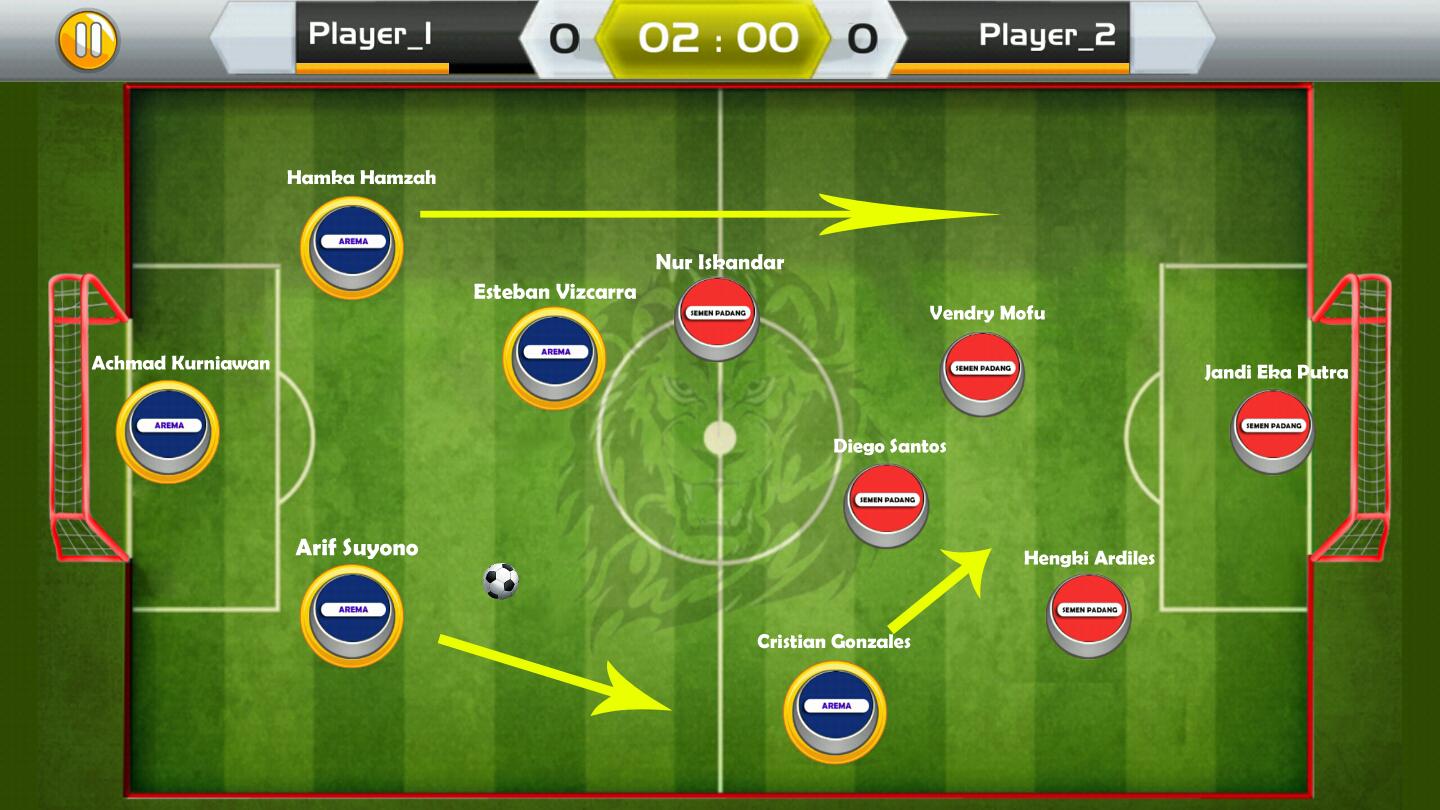Select goalkeeper Jandi Eka Putra's token
1440x810 pixels.
pyautogui.click(x=1271, y=428)
